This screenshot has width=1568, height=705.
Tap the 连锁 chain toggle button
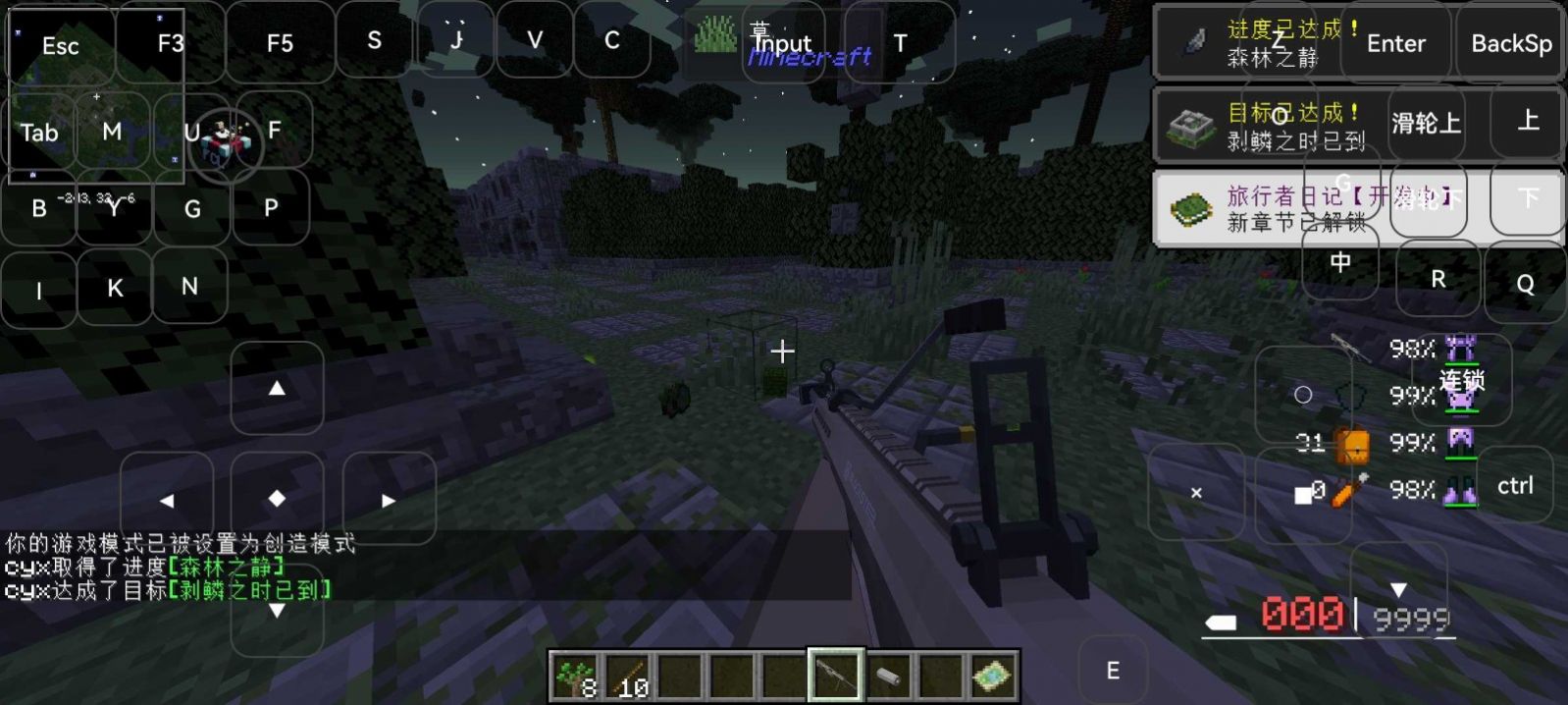[x=1462, y=380]
